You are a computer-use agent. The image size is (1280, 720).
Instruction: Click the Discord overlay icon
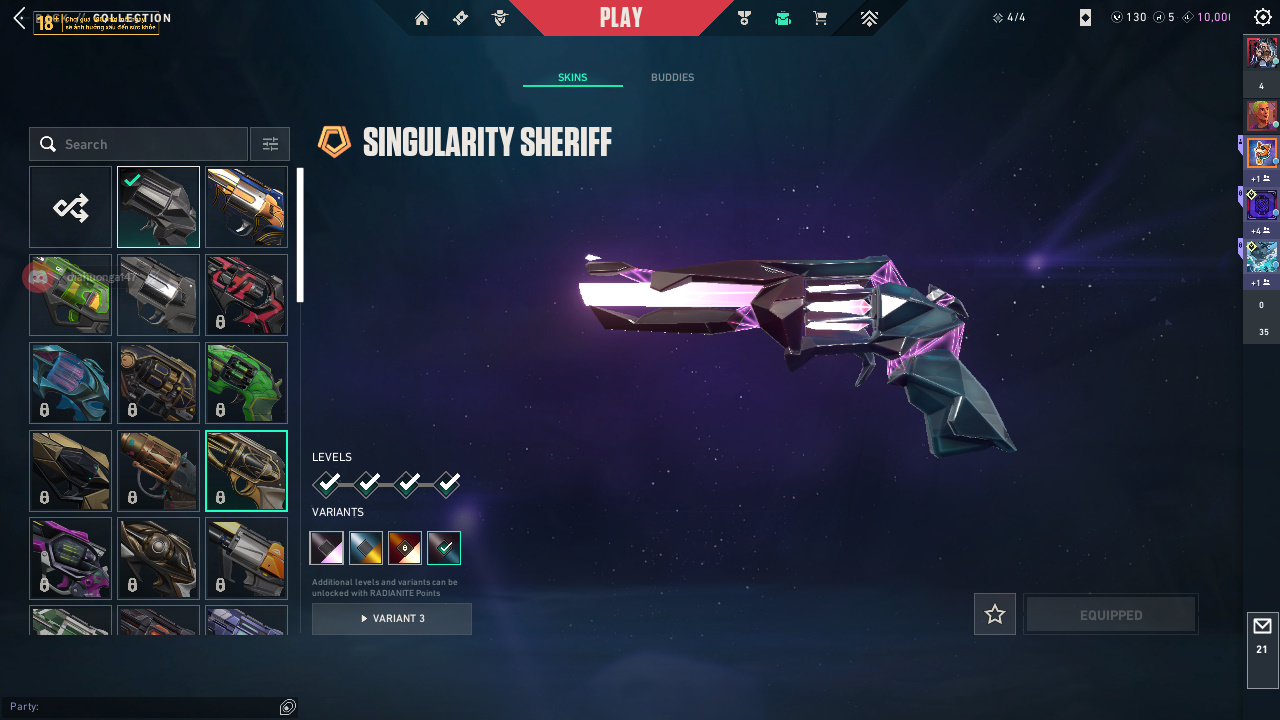[38, 277]
